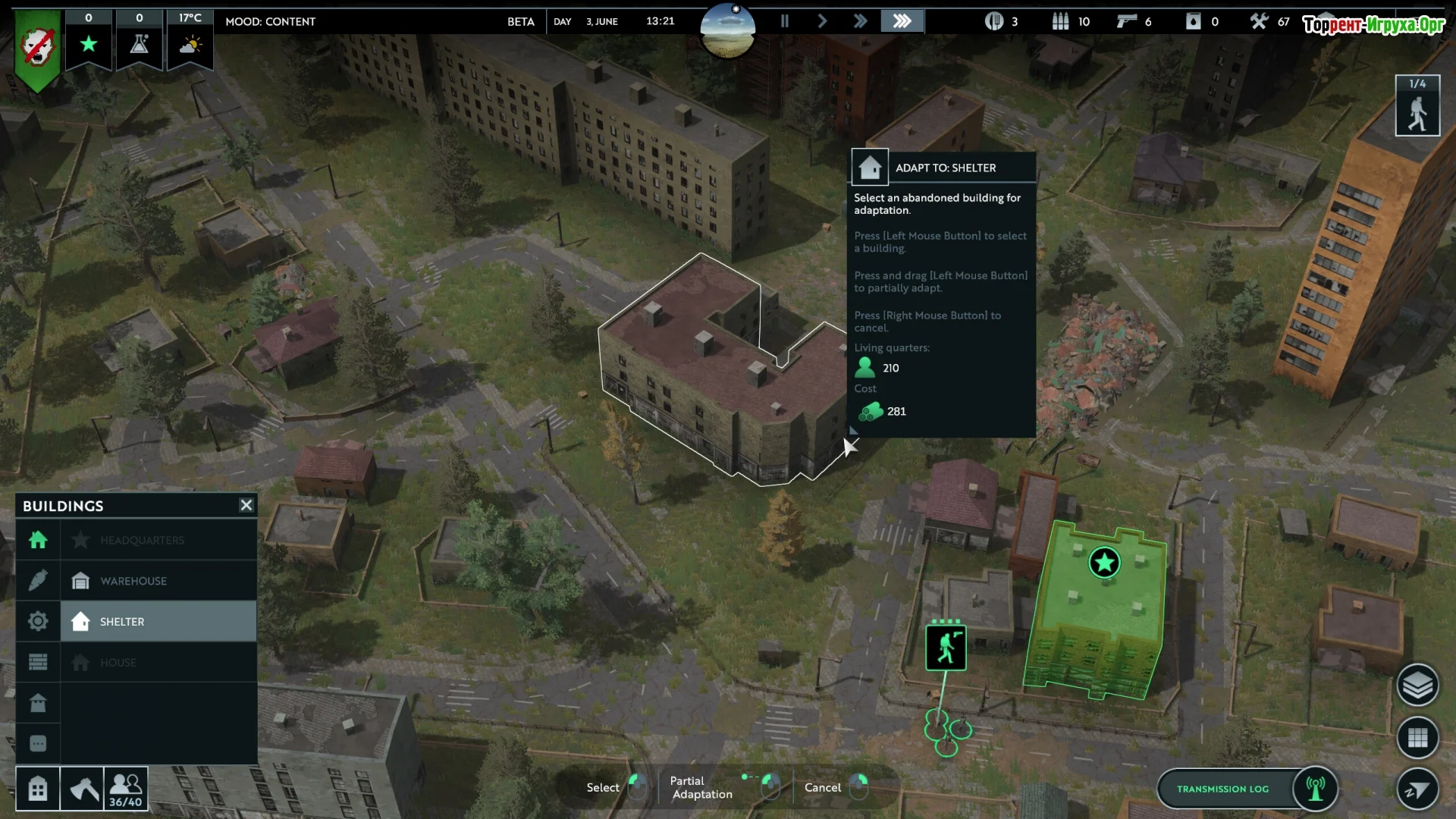
Task: Open the gear production category tab
Action: [x=38, y=622]
